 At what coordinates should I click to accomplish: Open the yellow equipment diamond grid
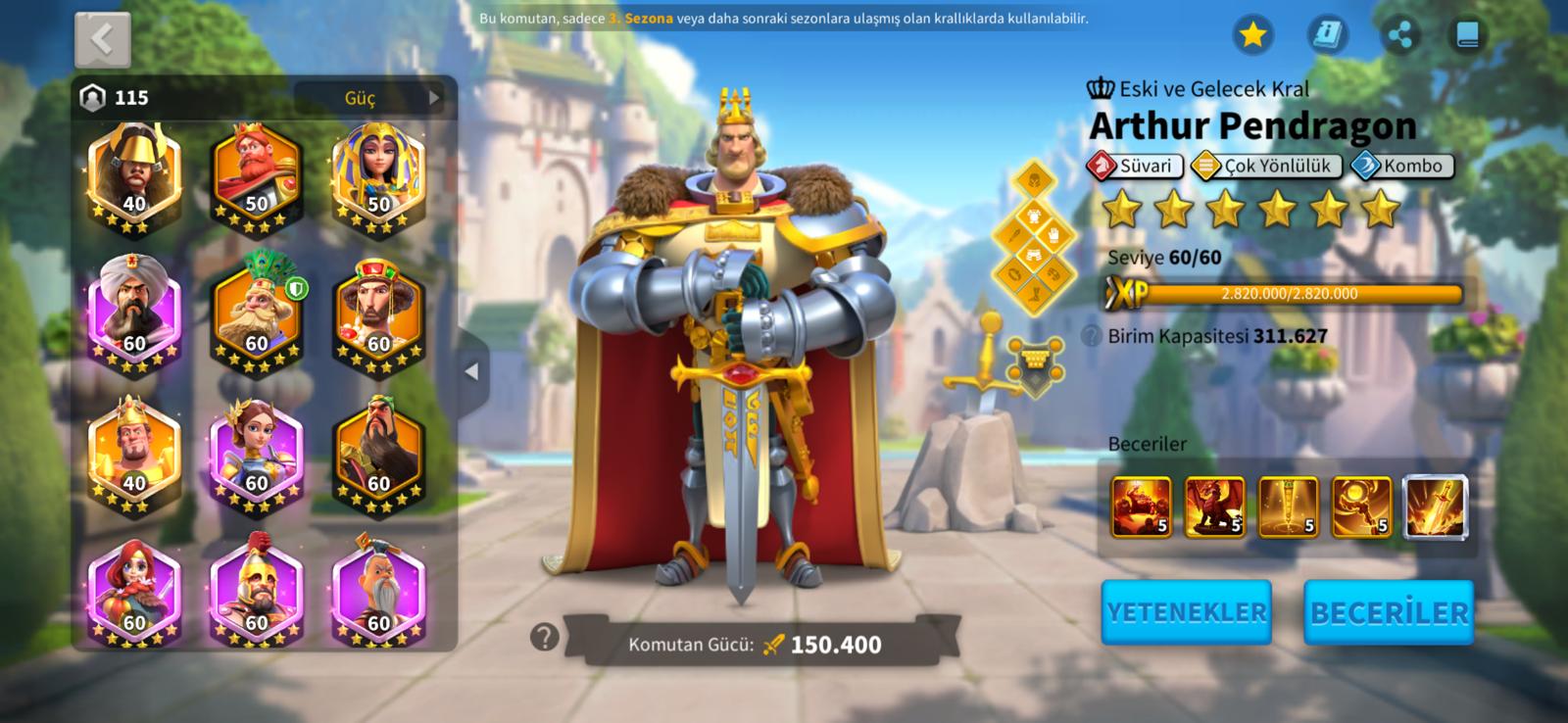coord(1034,239)
